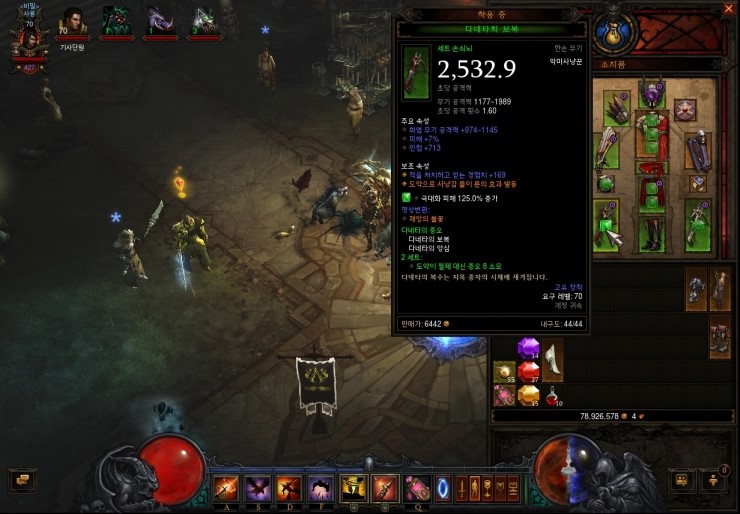Activate the skill in the A slot

(227, 489)
